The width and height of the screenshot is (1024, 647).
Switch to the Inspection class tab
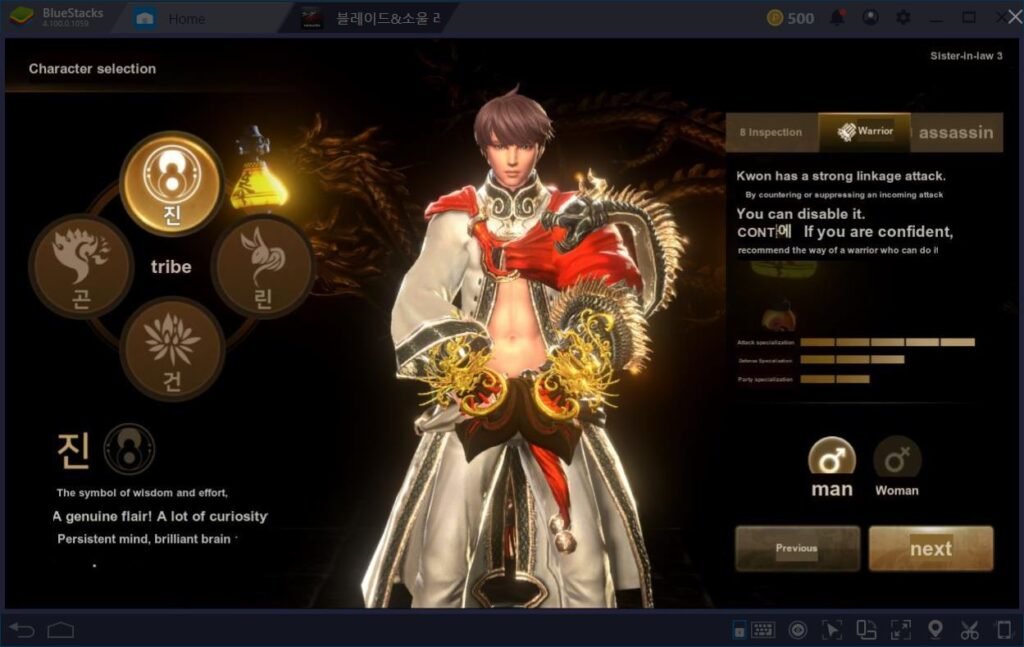pyautogui.click(x=771, y=132)
